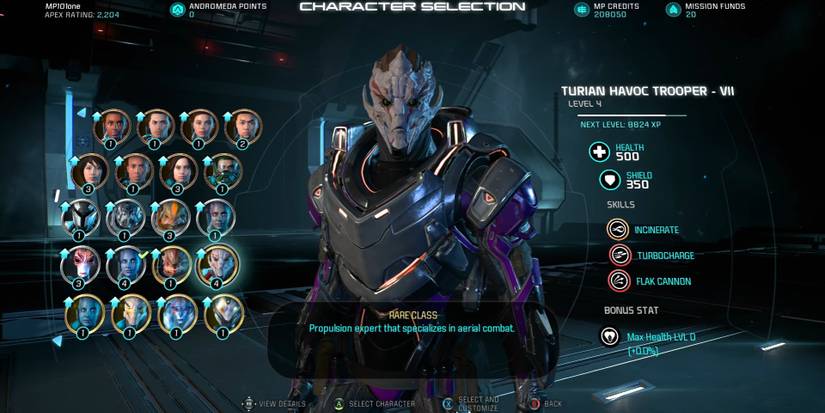
Task: Click the Max Health bonus stat icon
Action: (609, 336)
